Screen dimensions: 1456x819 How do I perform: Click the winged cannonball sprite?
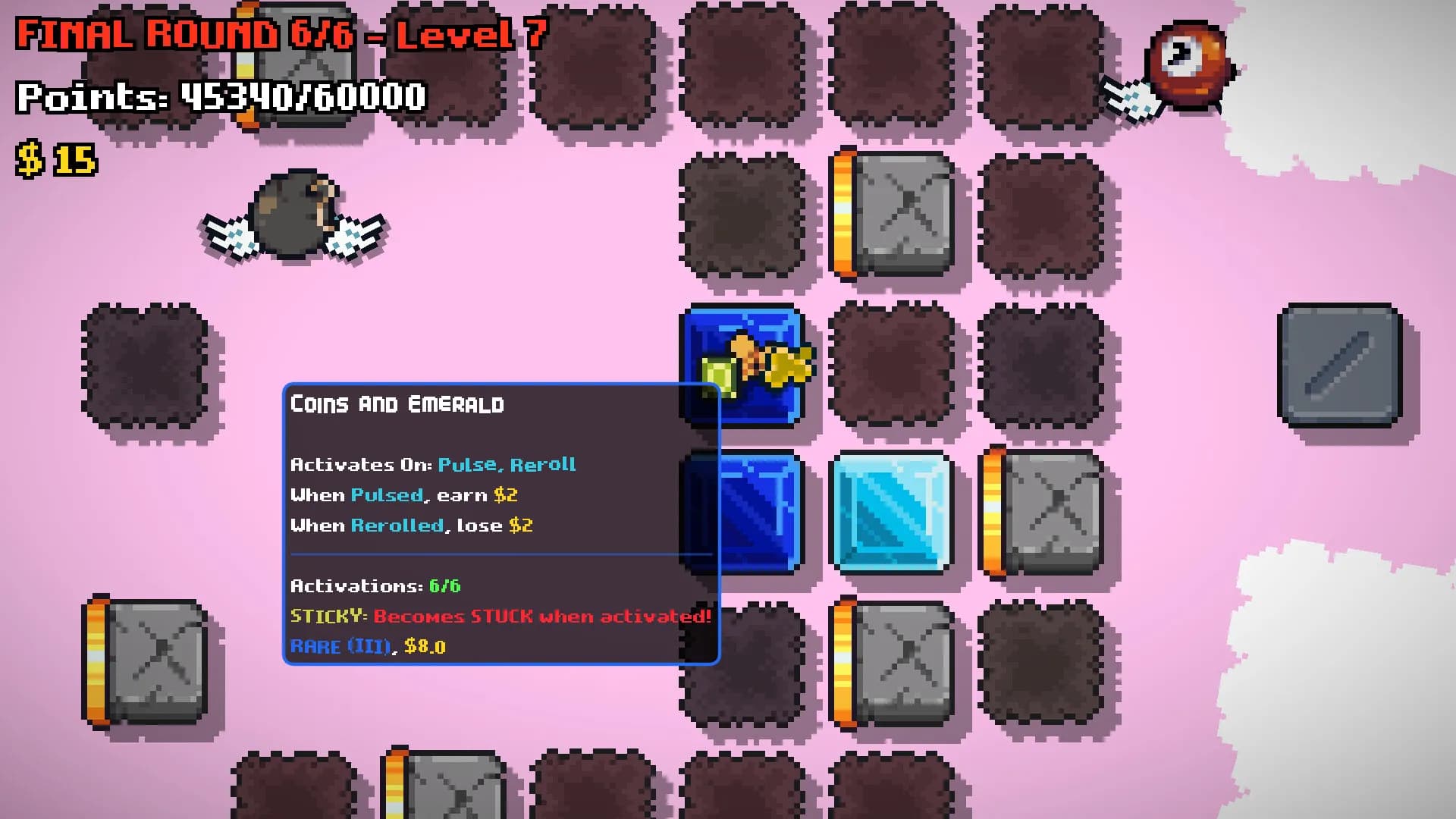[x=296, y=216]
